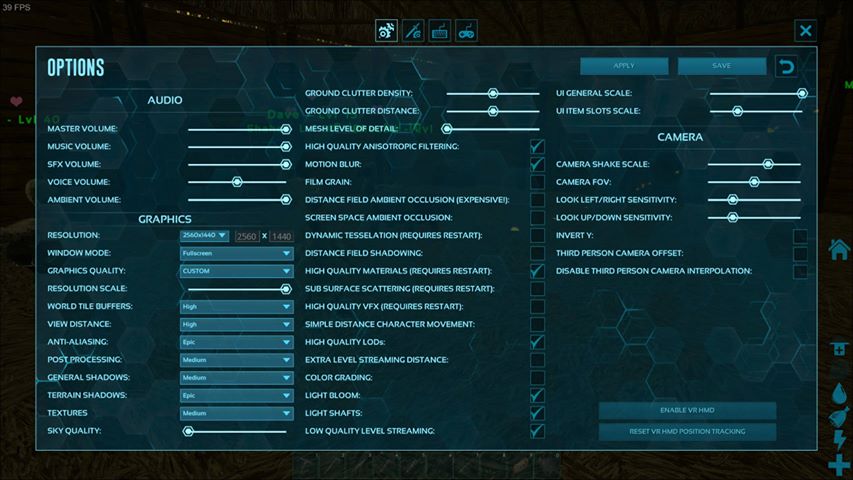The height and width of the screenshot is (480, 853).
Task: Click the Apply button
Action: coord(624,66)
